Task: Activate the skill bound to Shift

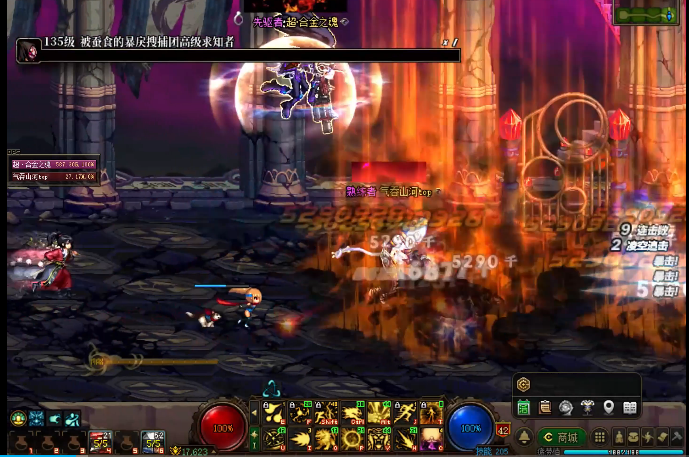Action: [326, 413]
